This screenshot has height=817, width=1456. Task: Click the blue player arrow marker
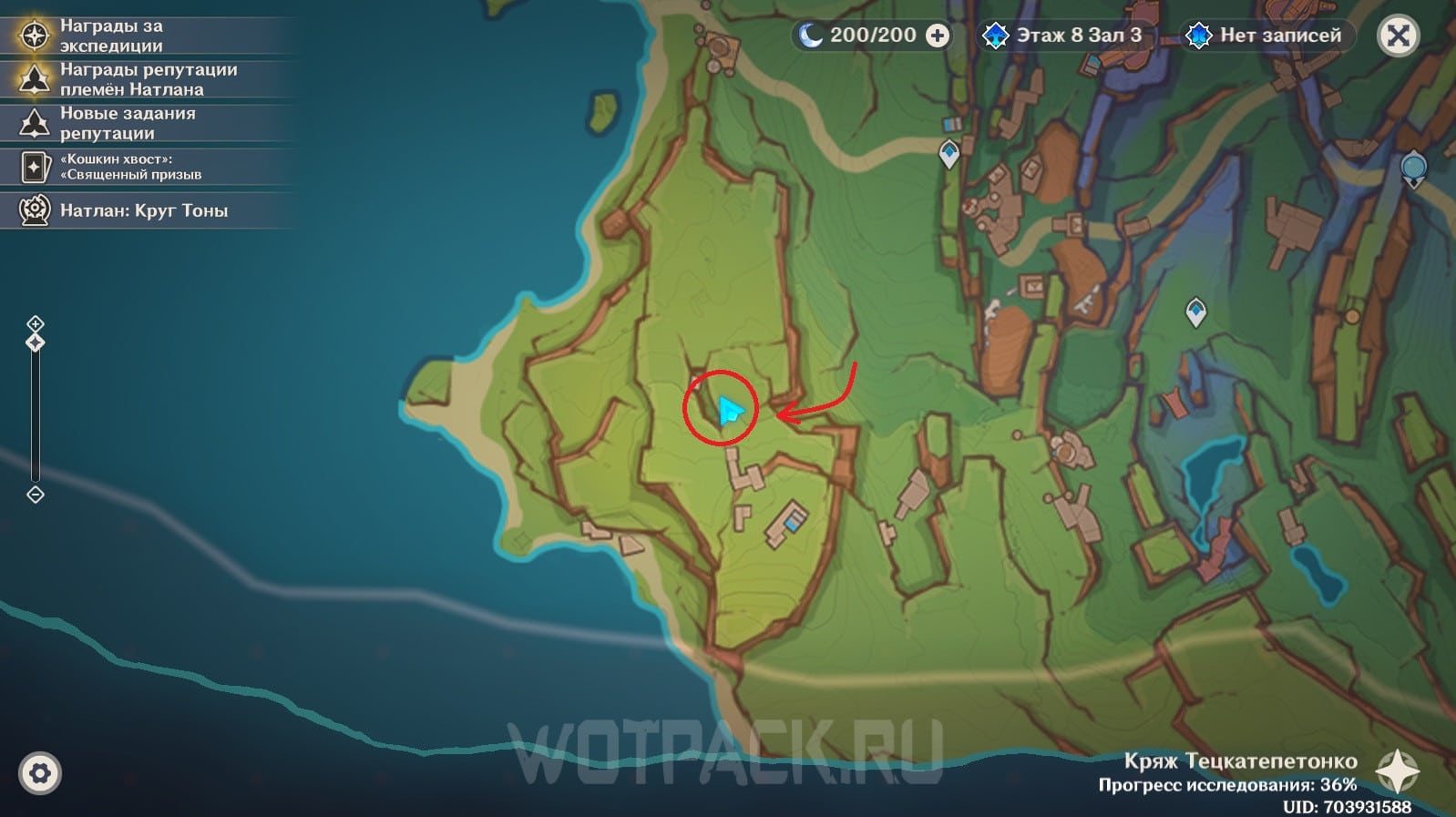tap(729, 411)
